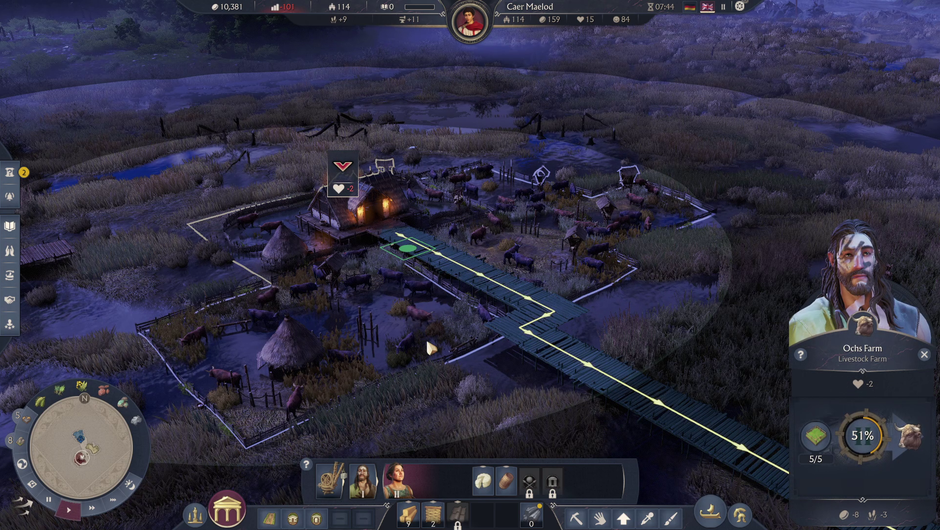Select the paintbrush tool
Viewport: 940px width, 530px height.
click(670, 518)
